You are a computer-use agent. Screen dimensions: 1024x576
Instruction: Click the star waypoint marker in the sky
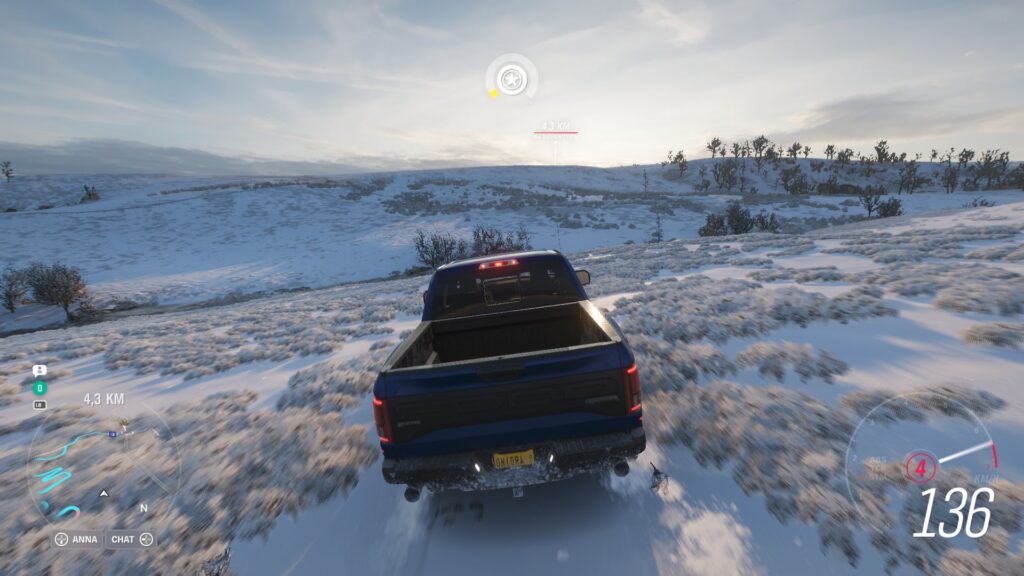click(512, 78)
